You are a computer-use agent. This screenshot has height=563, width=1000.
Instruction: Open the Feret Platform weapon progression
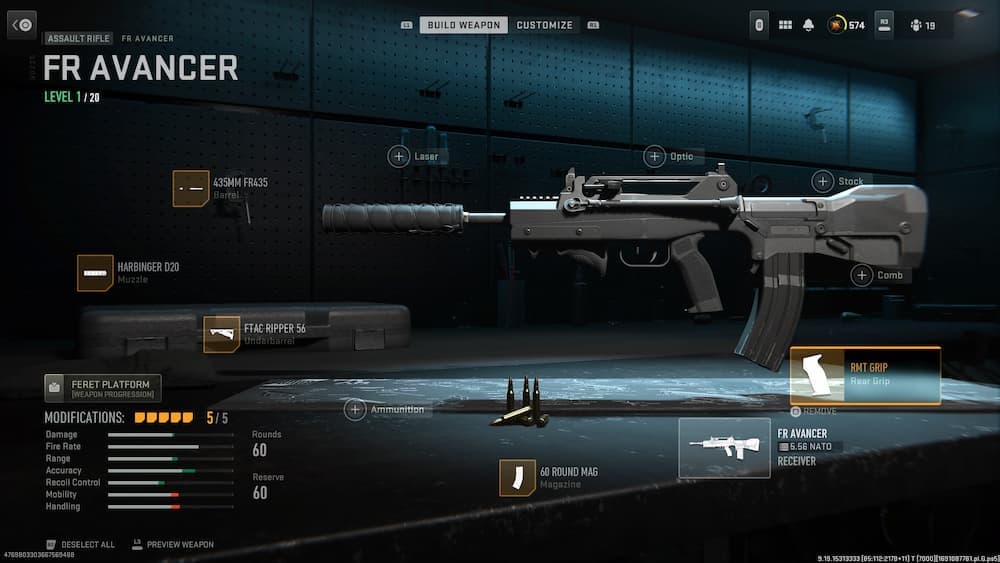click(x=102, y=388)
